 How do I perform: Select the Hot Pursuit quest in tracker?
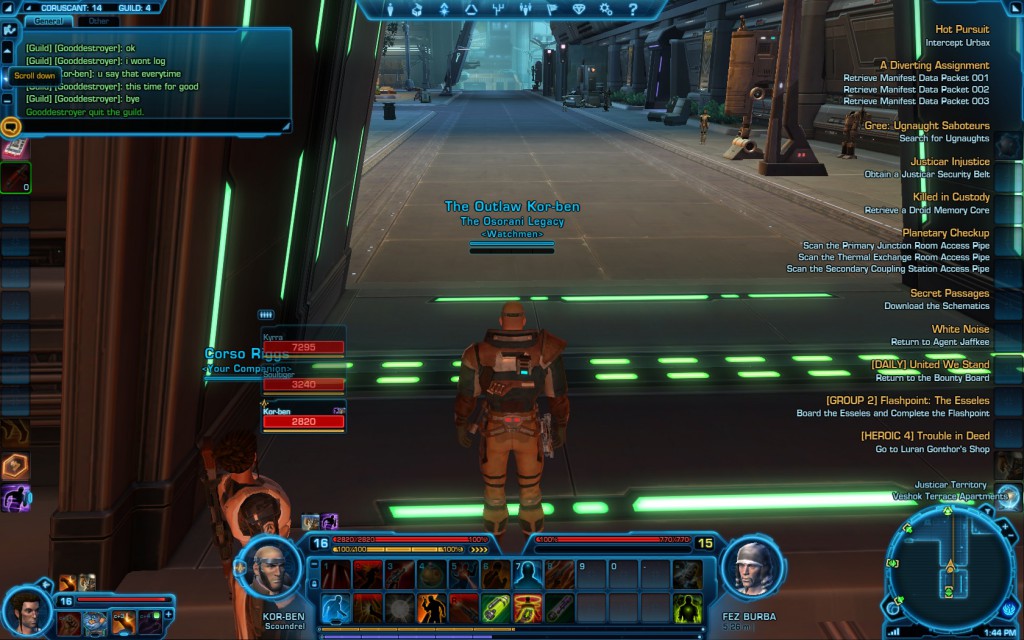pyautogui.click(x=961, y=30)
